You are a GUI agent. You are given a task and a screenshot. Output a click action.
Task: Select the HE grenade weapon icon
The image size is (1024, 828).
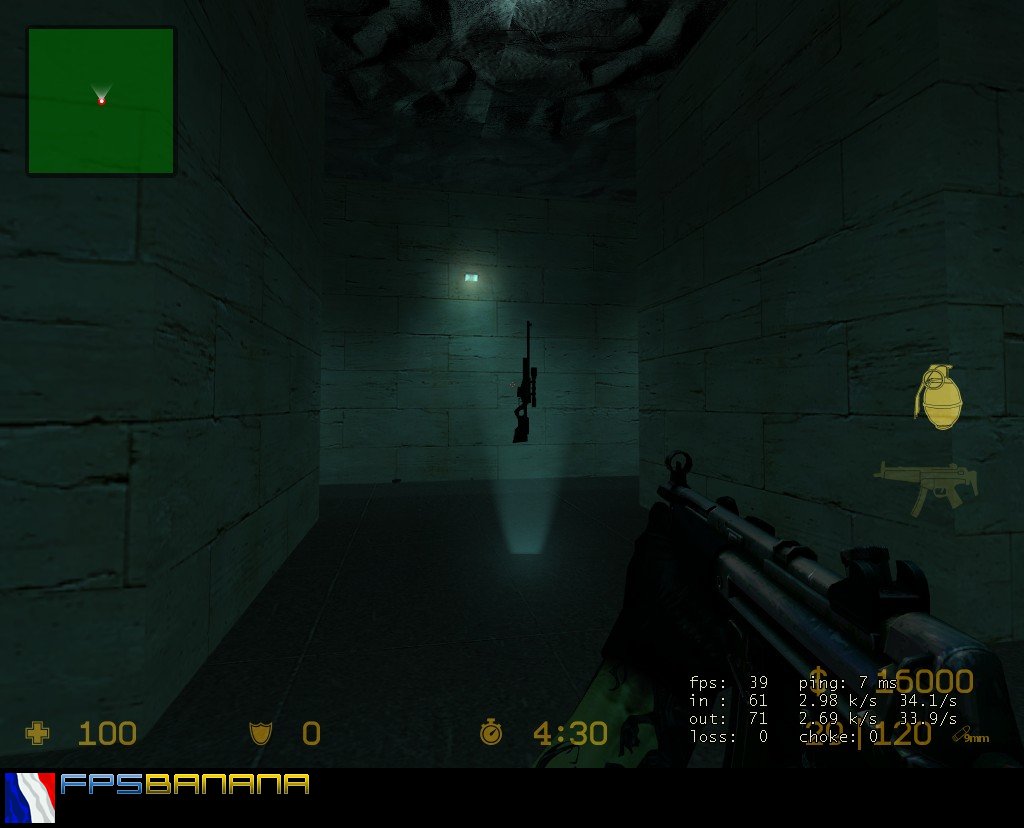click(938, 397)
